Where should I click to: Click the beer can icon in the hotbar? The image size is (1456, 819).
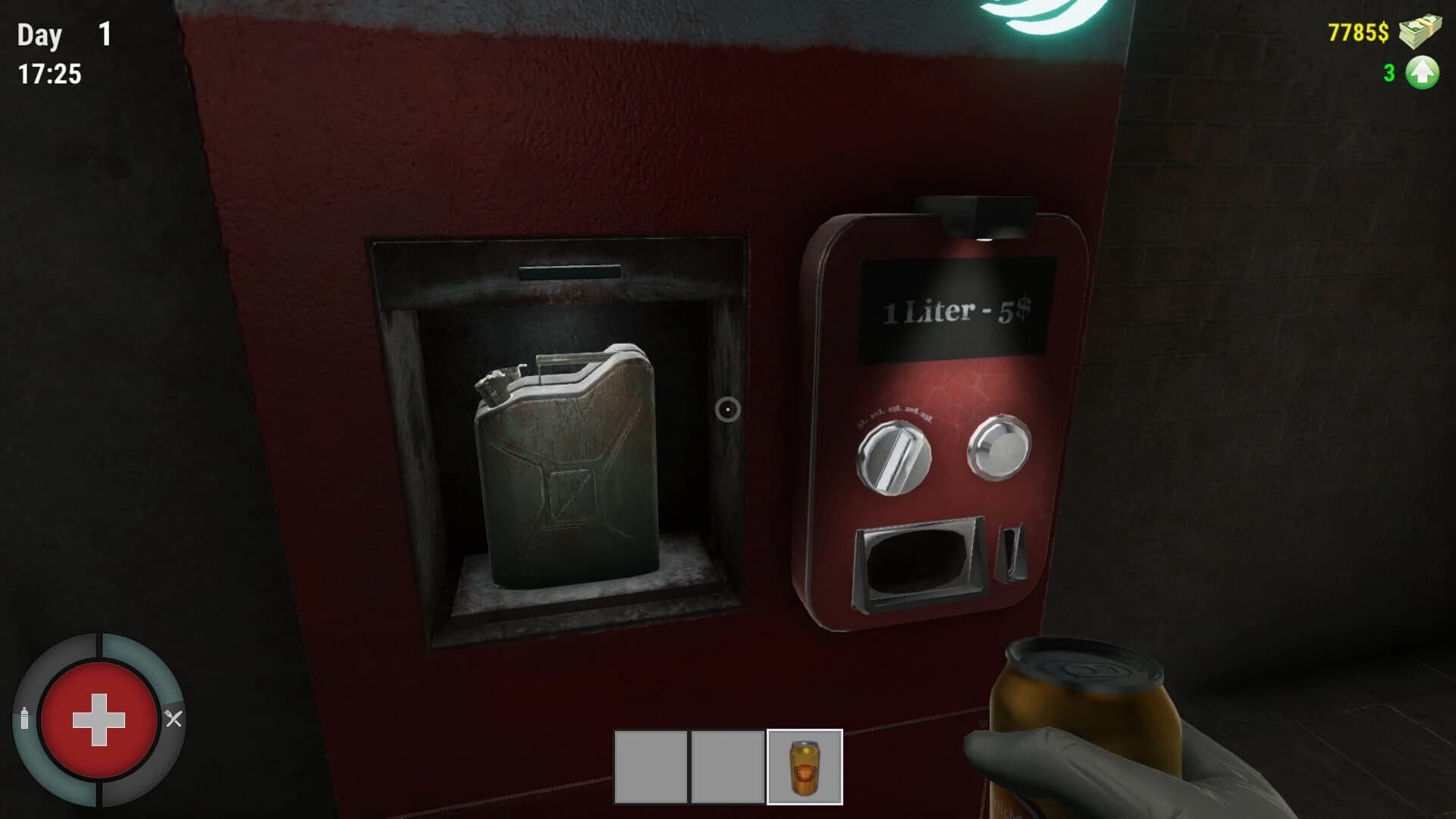coord(805,768)
